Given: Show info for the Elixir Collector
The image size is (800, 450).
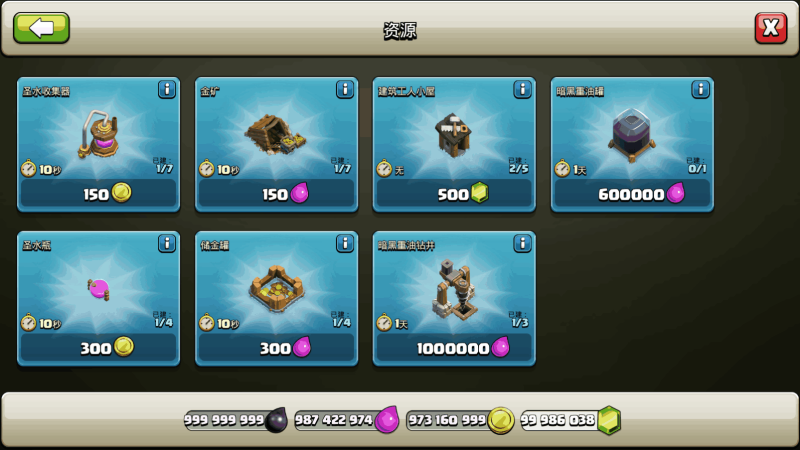Looking at the screenshot, I should tap(167, 90).
